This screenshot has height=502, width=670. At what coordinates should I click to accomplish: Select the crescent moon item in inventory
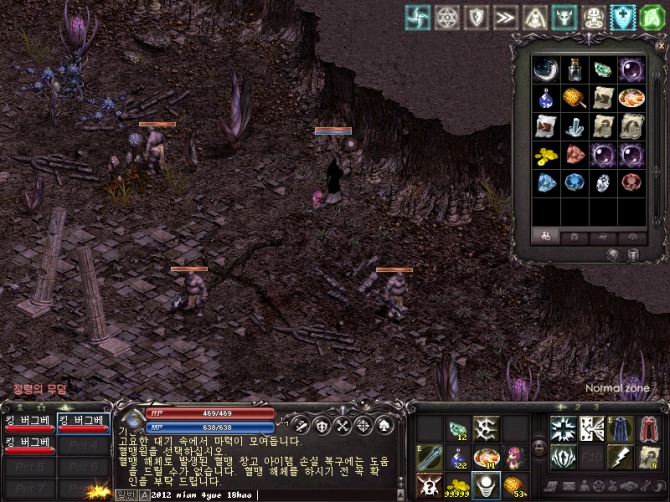[545, 69]
